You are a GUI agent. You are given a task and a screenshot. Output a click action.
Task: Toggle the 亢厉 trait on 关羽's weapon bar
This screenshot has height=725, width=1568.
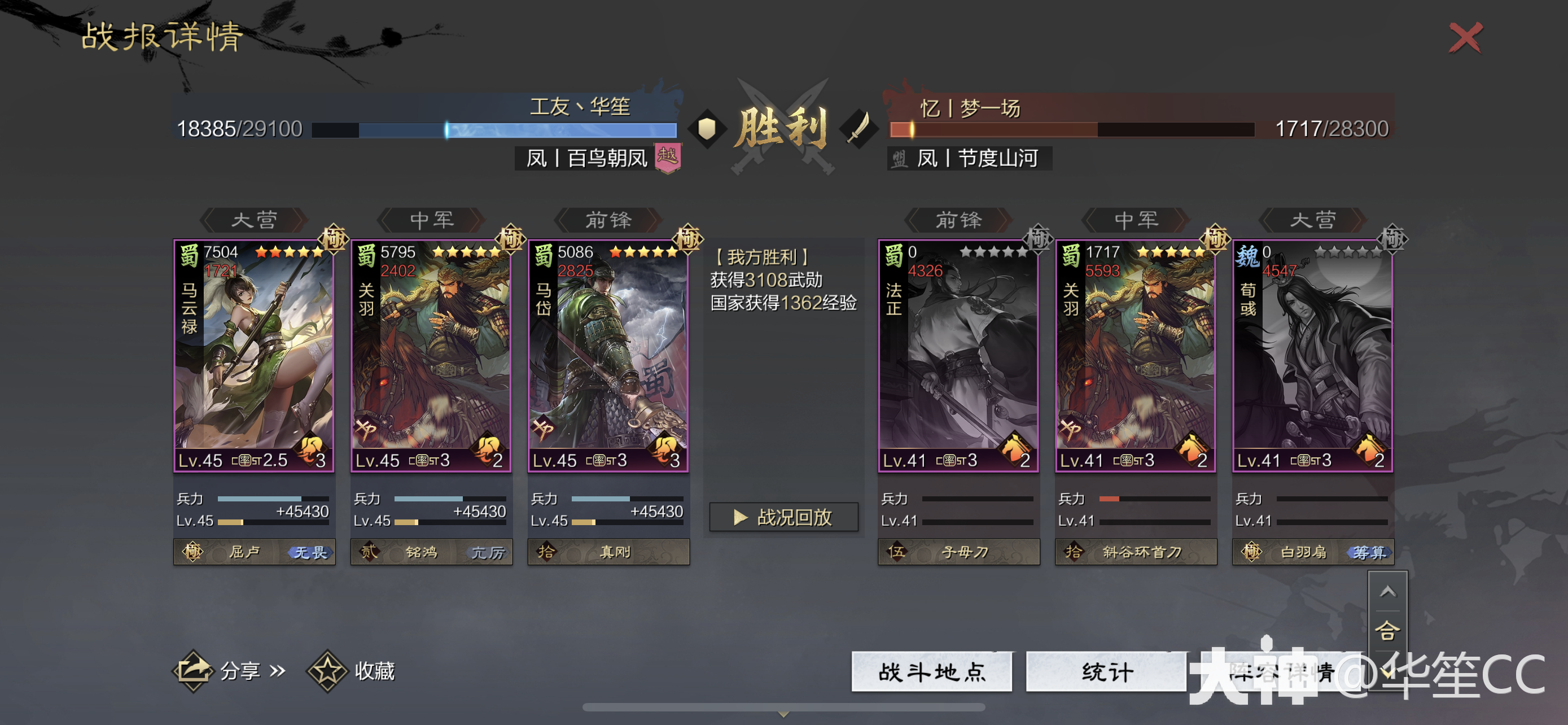pyautogui.click(x=490, y=552)
